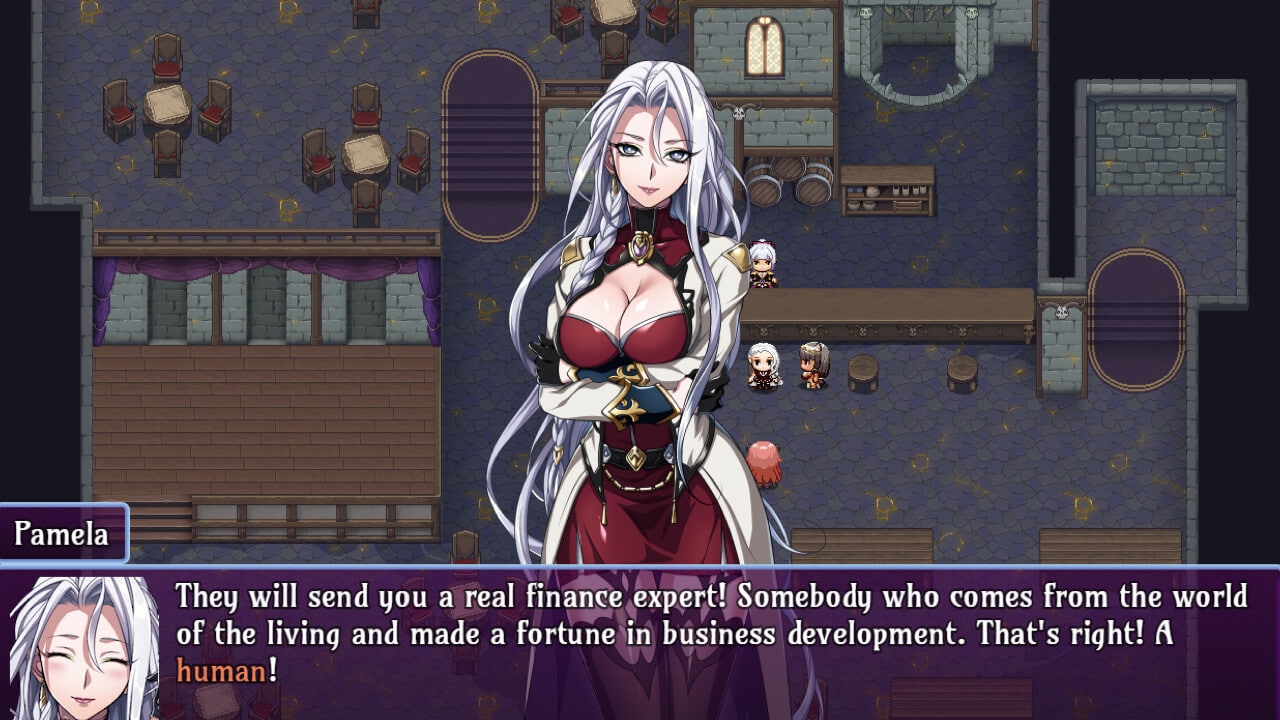Expand the Pamela nameplate
The height and width of the screenshot is (720, 1280).
click(63, 533)
